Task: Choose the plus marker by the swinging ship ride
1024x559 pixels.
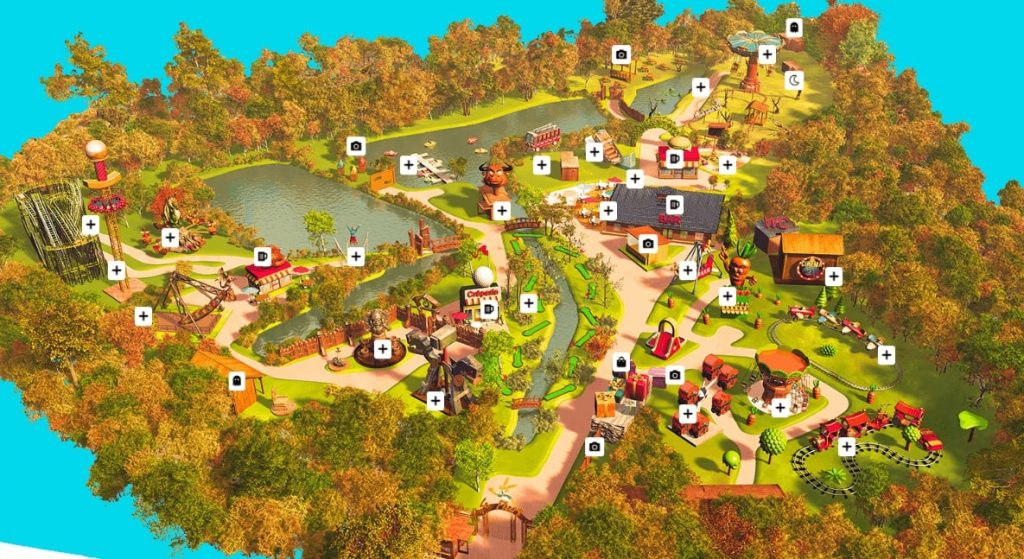Action: coord(143,316)
